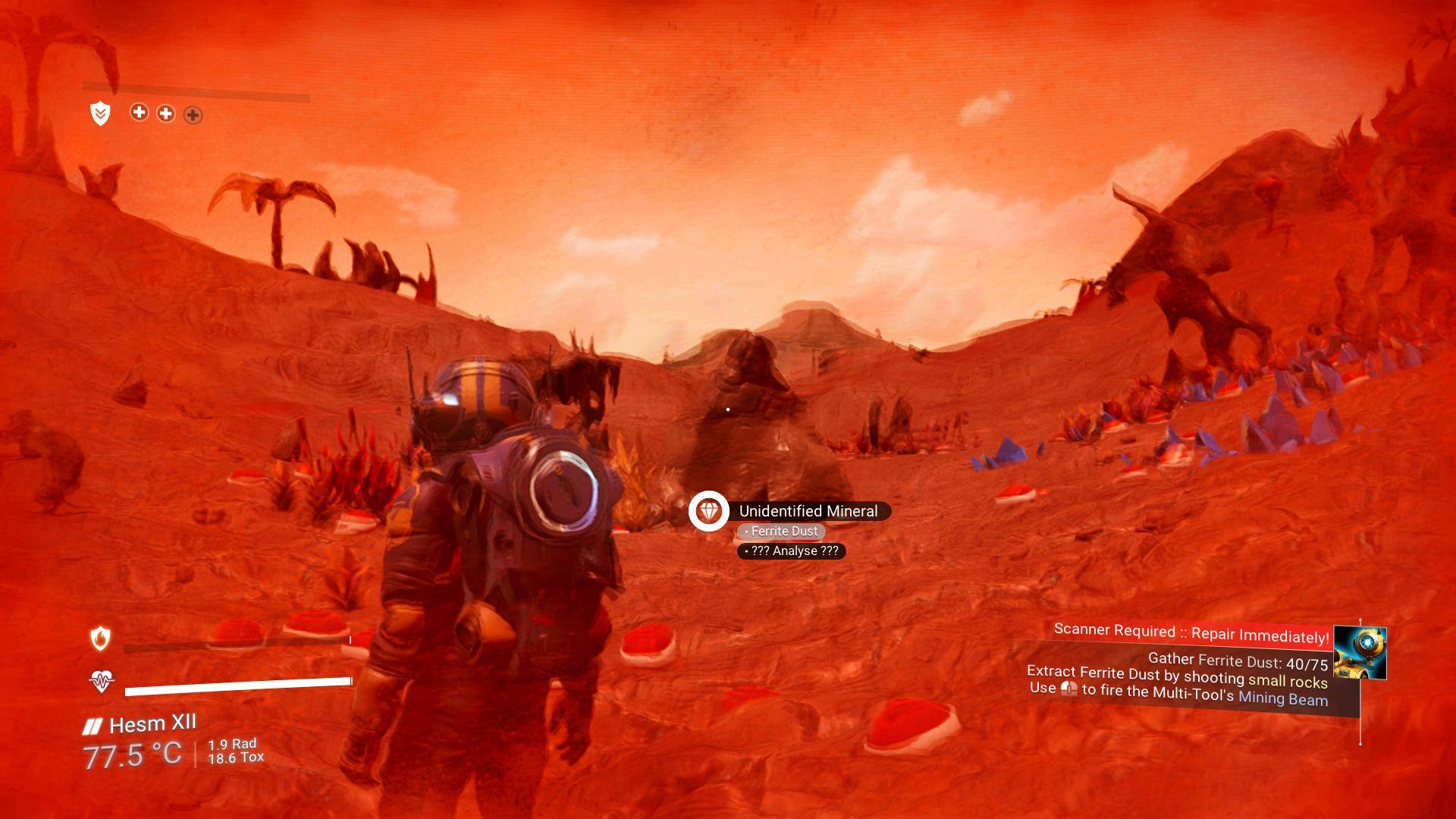Click the Ferrite Dust resource tag
The width and height of the screenshot is (1456, 819).
coord(781,532)
